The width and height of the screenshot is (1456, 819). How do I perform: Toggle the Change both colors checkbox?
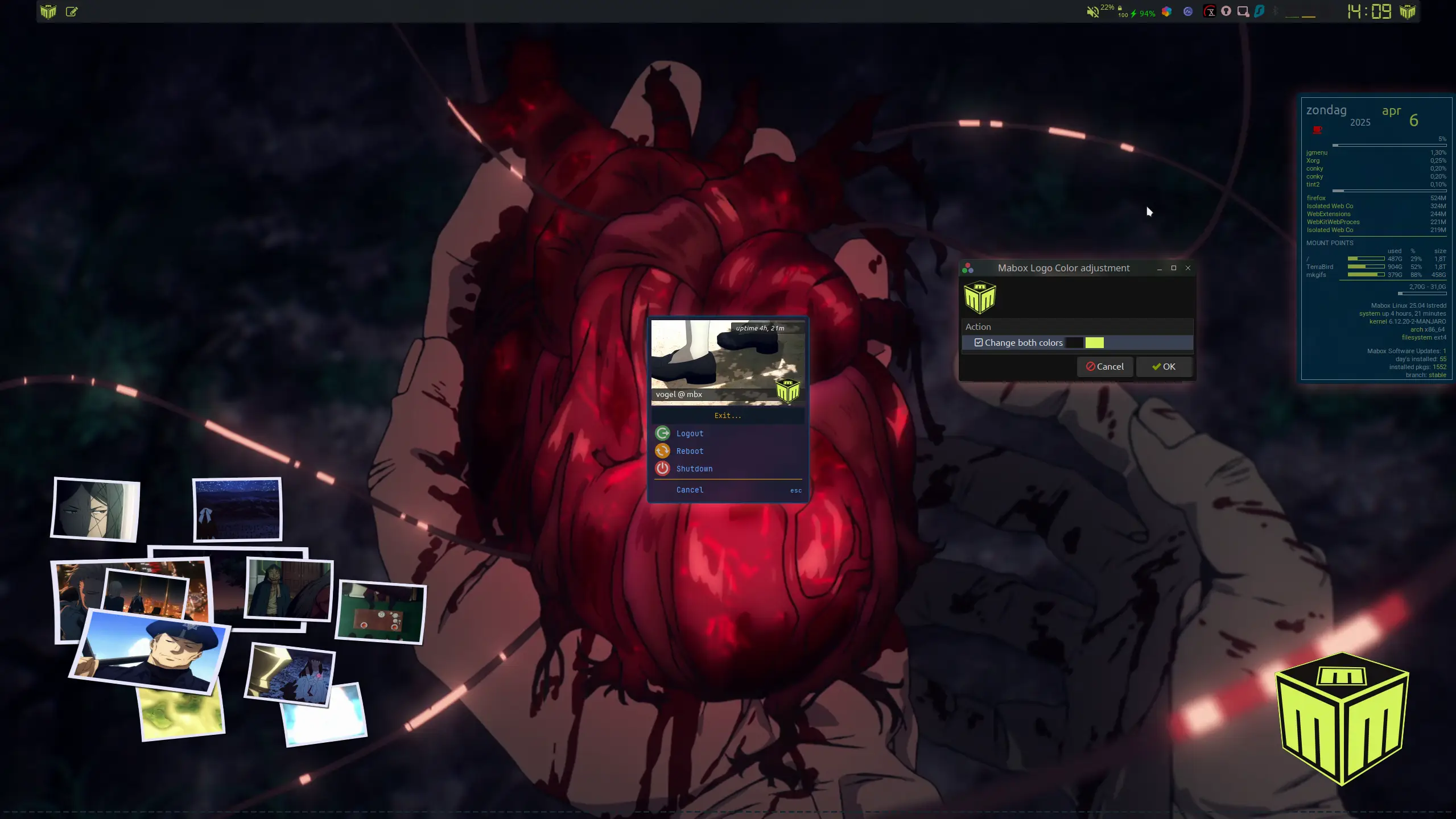click(979, 342)
